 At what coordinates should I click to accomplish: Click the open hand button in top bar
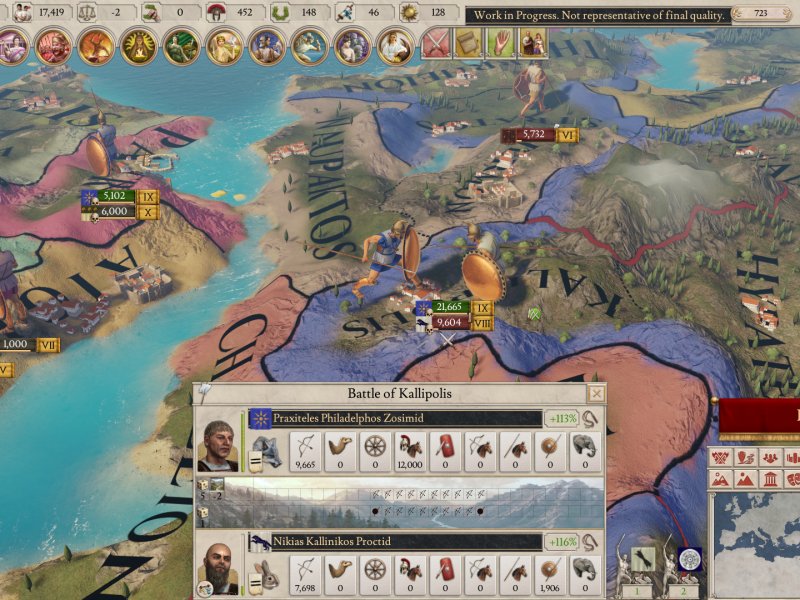(x=499, y=43)
